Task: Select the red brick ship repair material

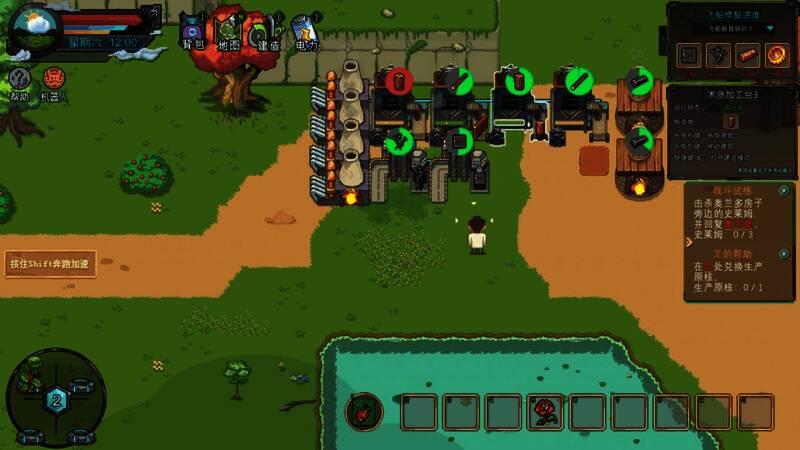Action: 749,55
